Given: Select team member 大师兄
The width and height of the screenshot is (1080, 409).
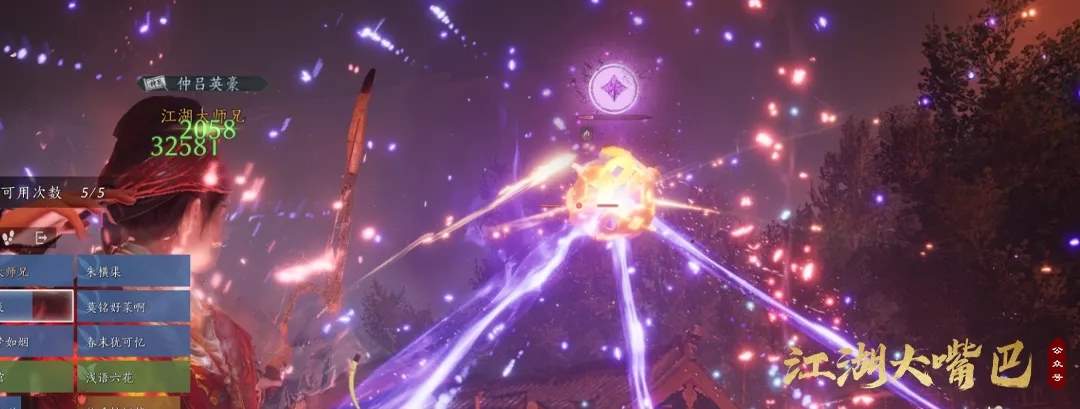Looking at the screenshot, I should click(36, 271).
